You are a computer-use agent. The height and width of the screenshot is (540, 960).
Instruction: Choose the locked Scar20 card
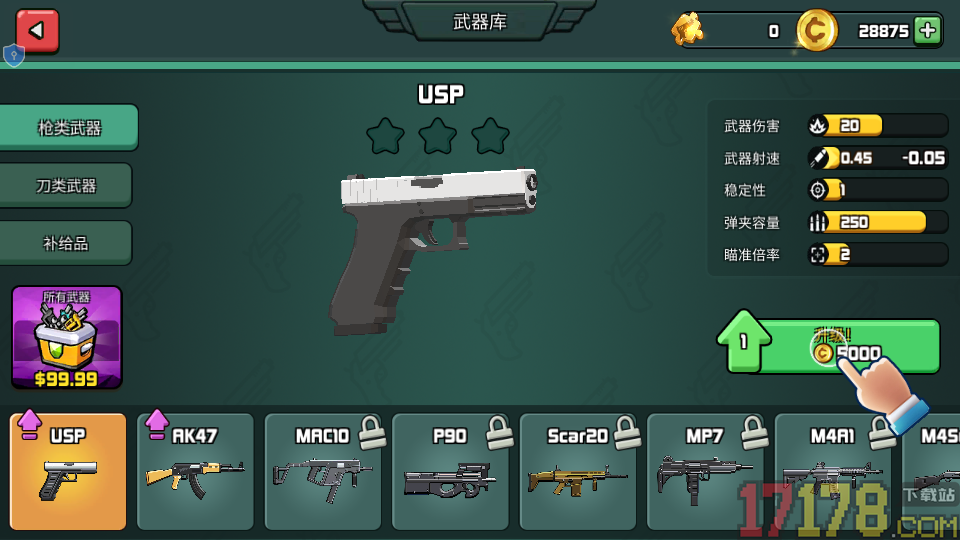[x=578, y=472]
